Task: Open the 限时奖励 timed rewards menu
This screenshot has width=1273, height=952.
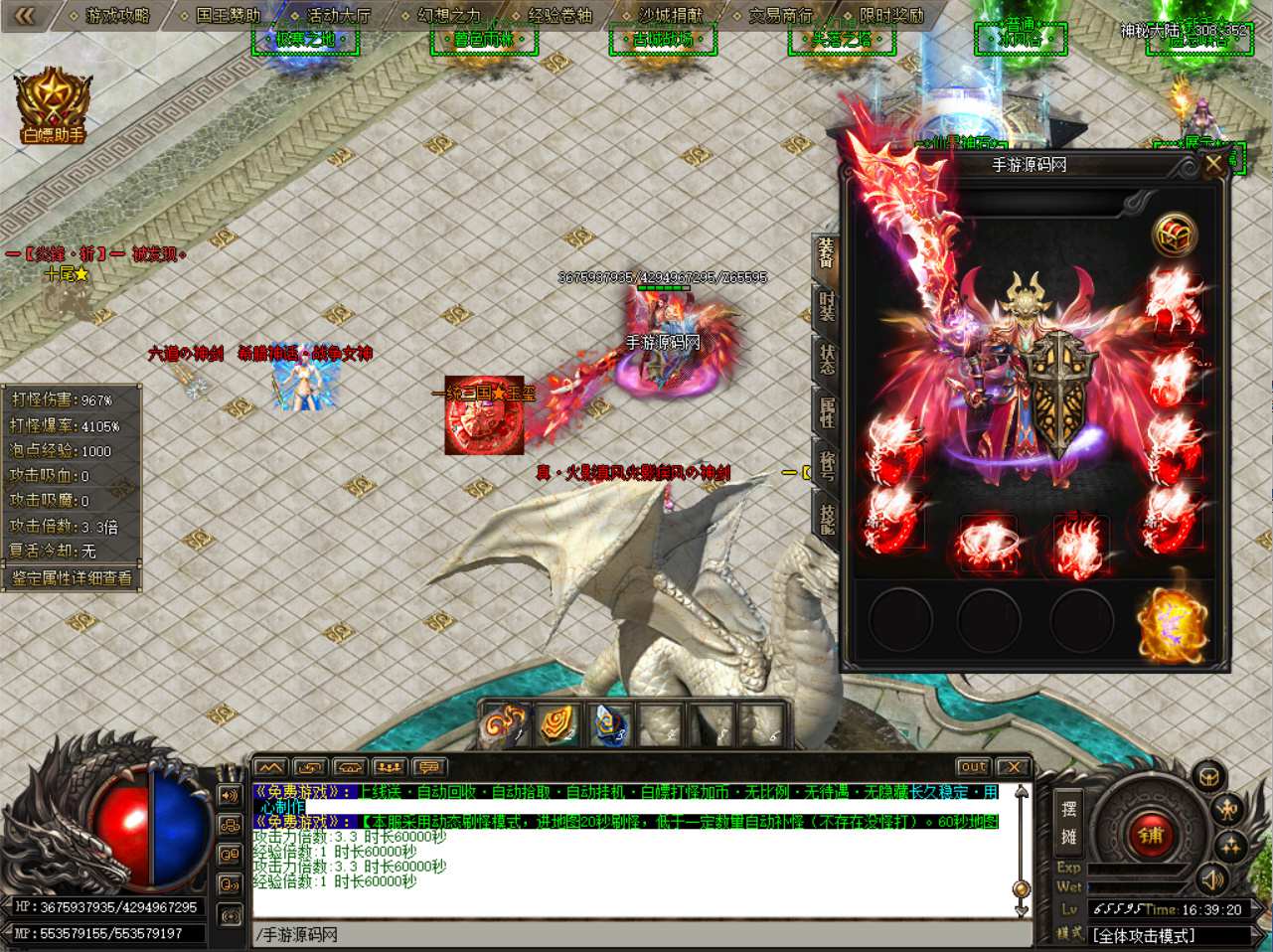Action: tap(890, 15)
